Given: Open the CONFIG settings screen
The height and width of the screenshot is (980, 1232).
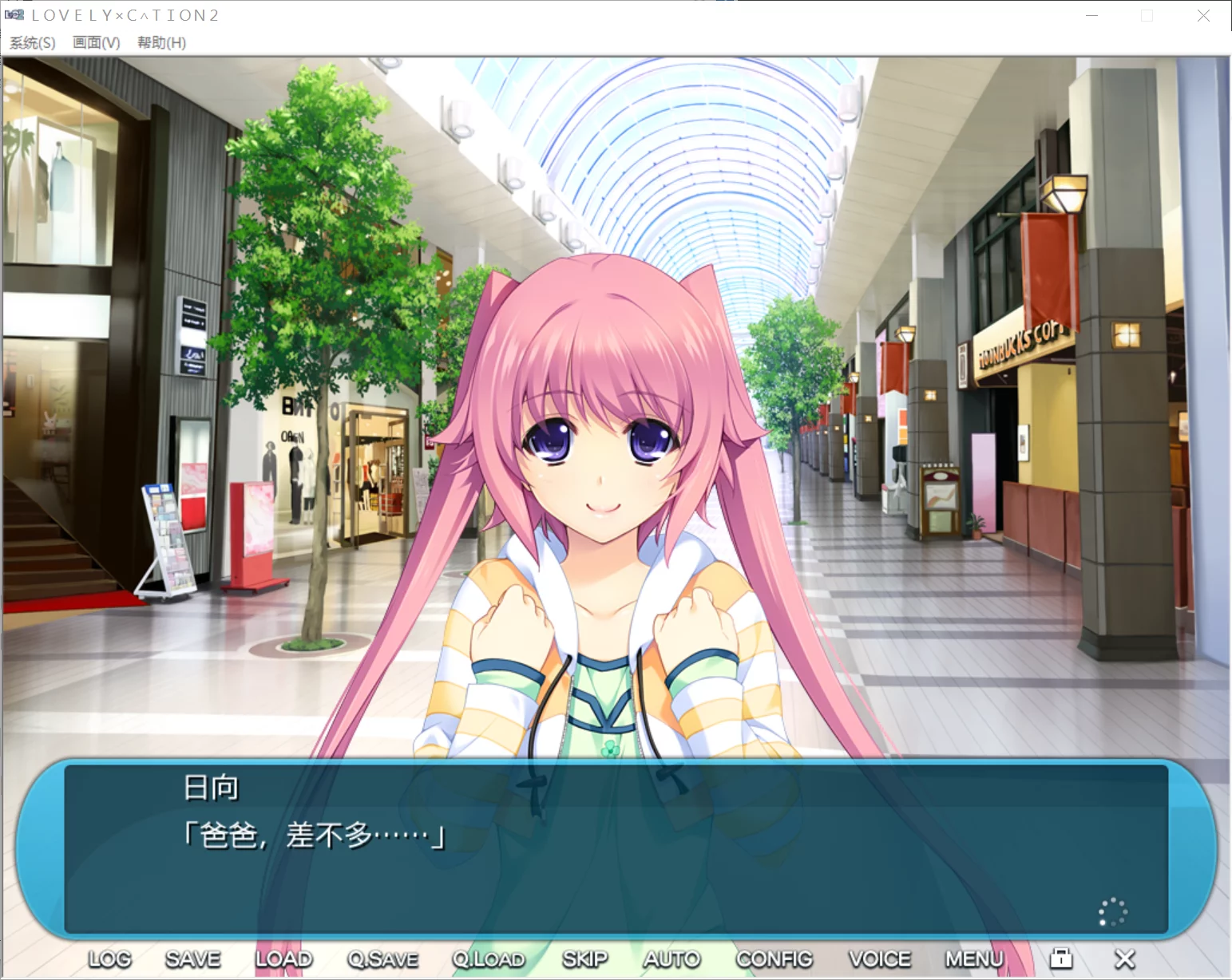Looking at the screenshot, I should (x=773, y=958).
